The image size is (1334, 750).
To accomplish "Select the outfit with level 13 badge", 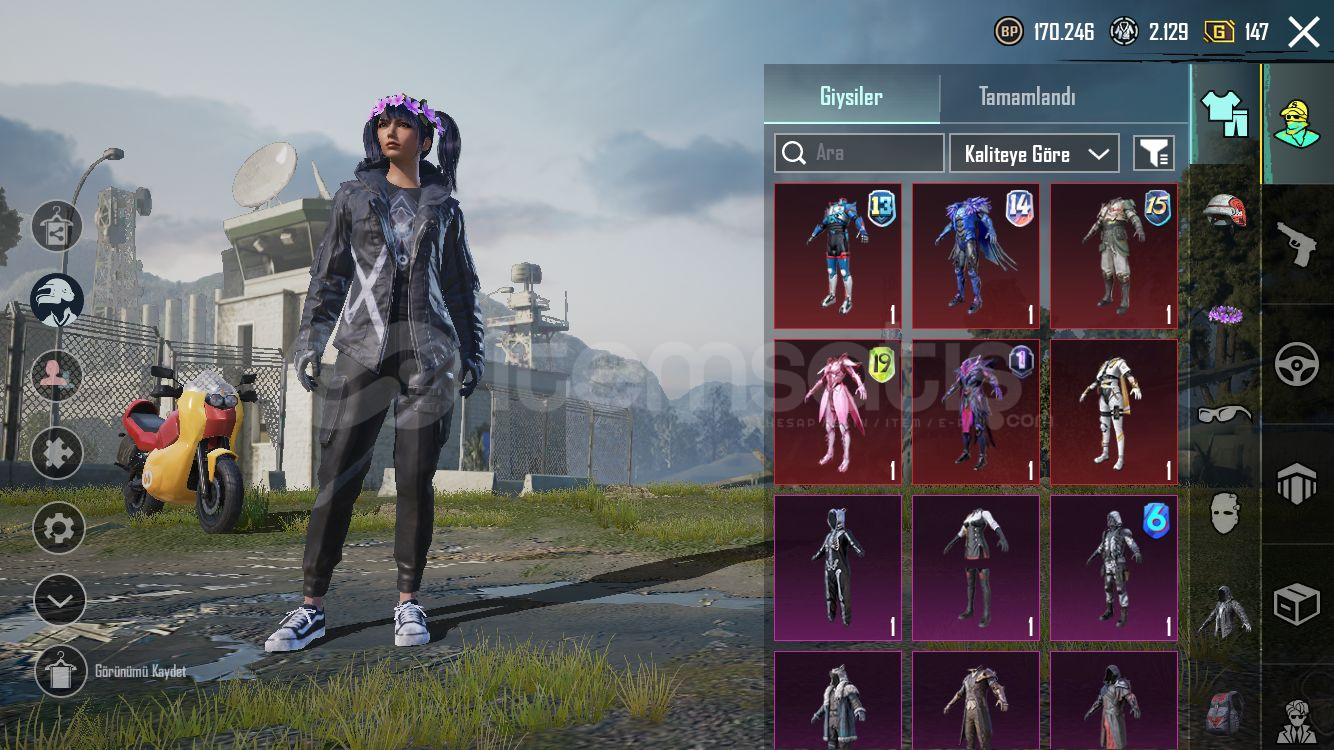I will (838, 256).
